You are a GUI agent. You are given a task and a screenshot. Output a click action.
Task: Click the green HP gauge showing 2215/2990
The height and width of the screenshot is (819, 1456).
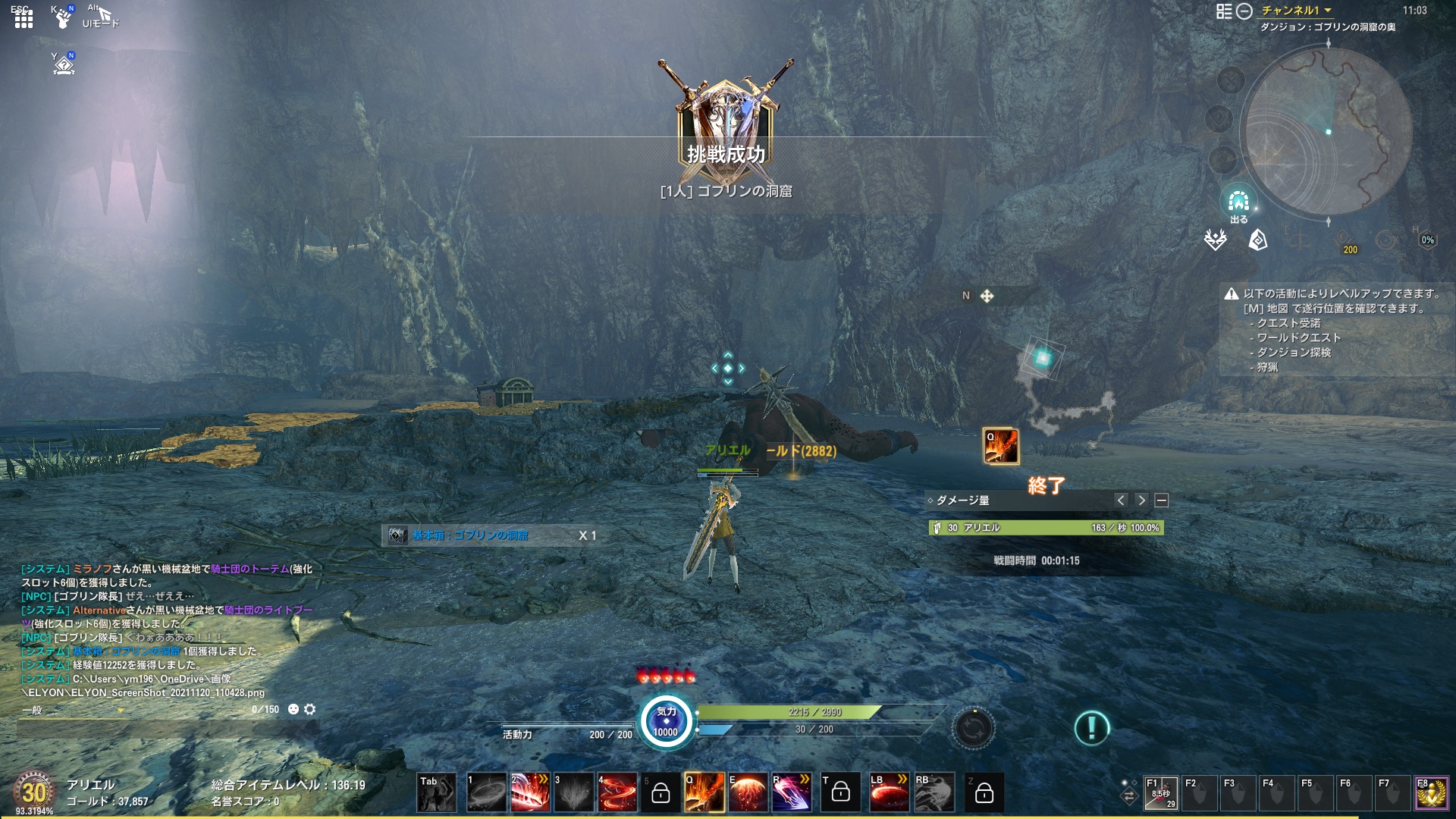pyautogui.click(x=789, y=712)
